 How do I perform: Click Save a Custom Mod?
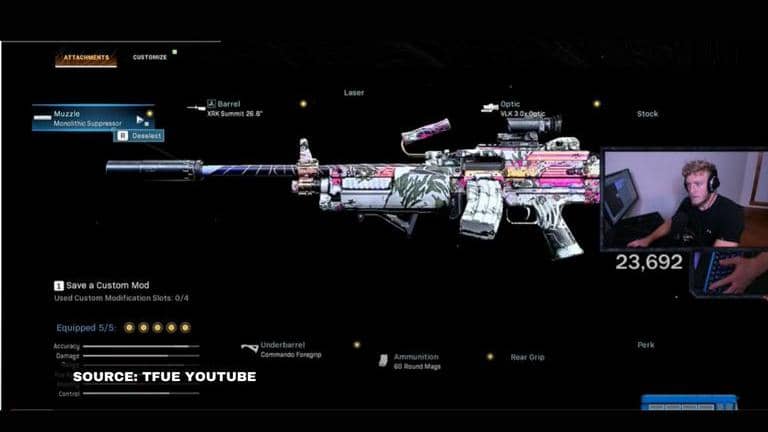104,286
